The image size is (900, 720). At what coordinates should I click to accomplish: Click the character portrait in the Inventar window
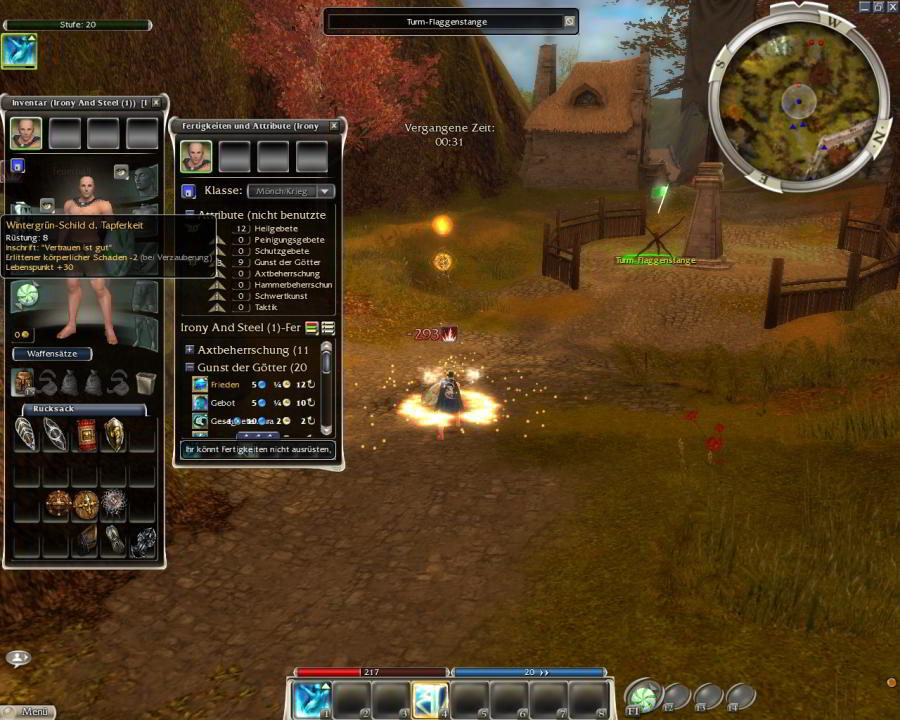click(x=26, y=133)
